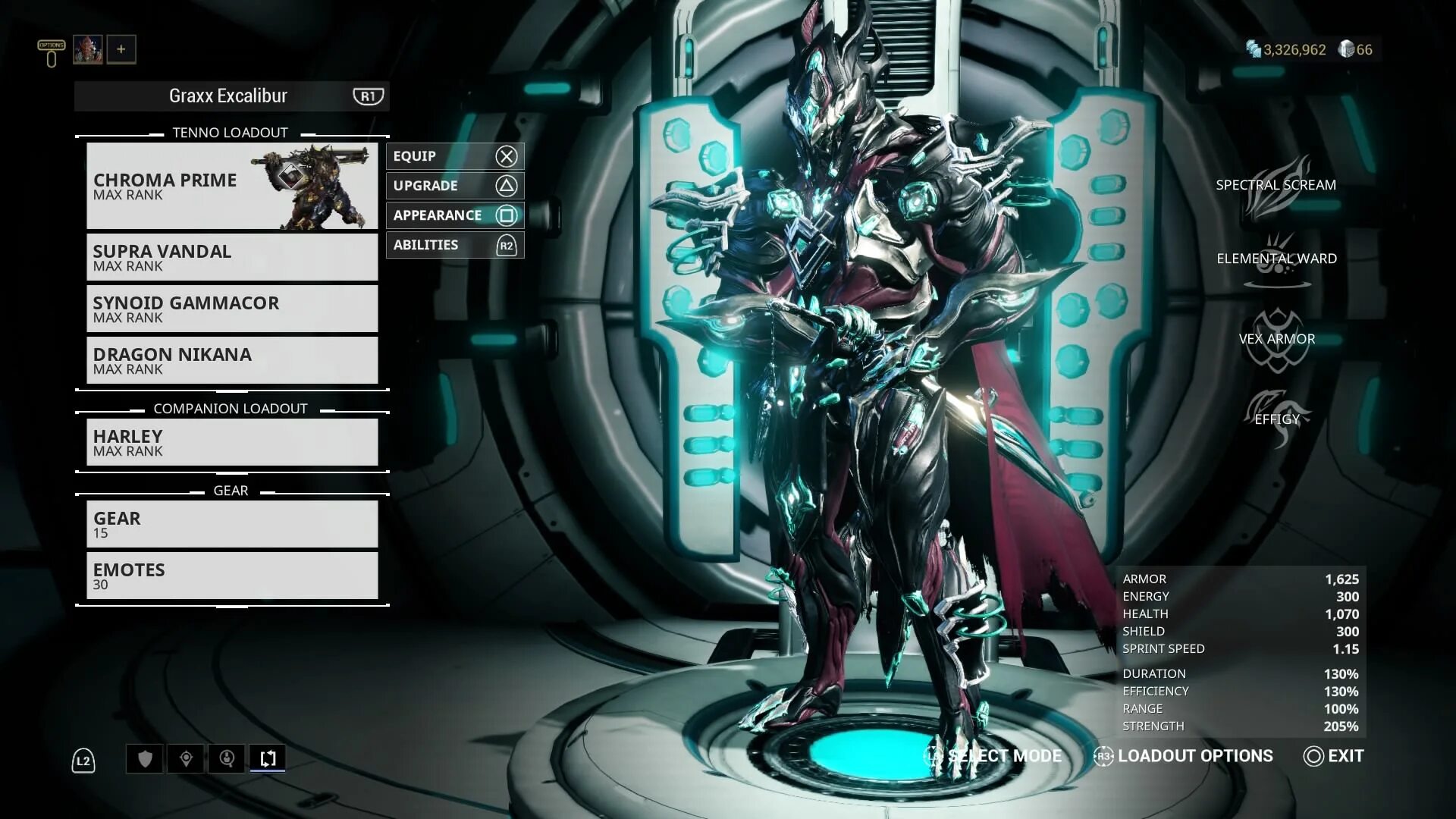Show the Abilities panel
This screenshot has width=1456, height=819.
454,245
